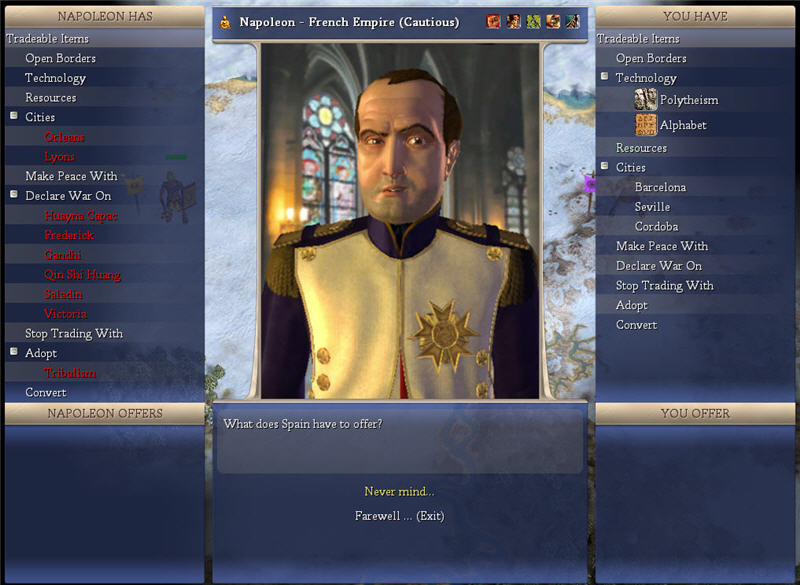Click your Resources item

tap(641, 148)
